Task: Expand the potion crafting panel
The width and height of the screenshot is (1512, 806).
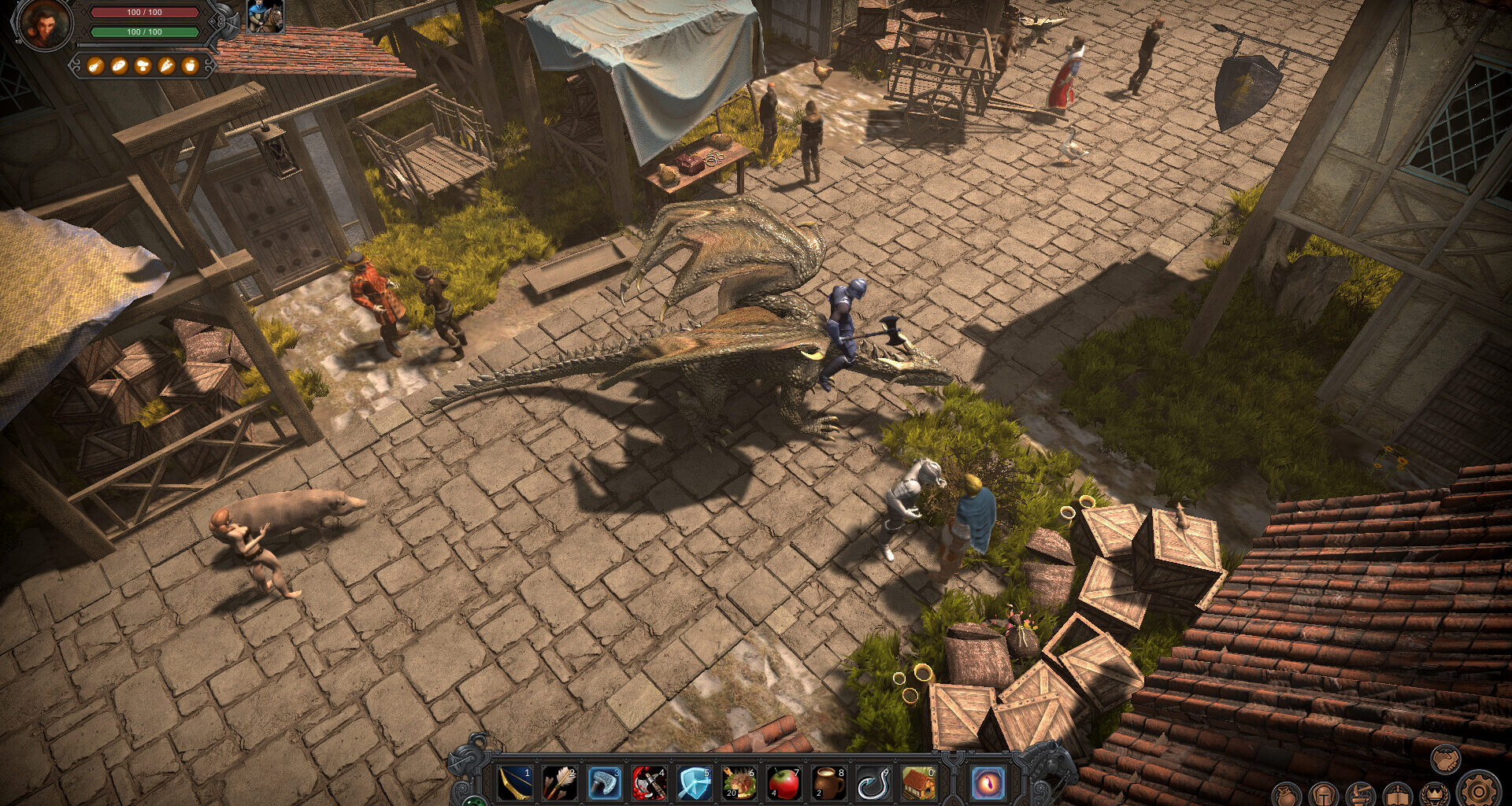Action: (1360, 797)
